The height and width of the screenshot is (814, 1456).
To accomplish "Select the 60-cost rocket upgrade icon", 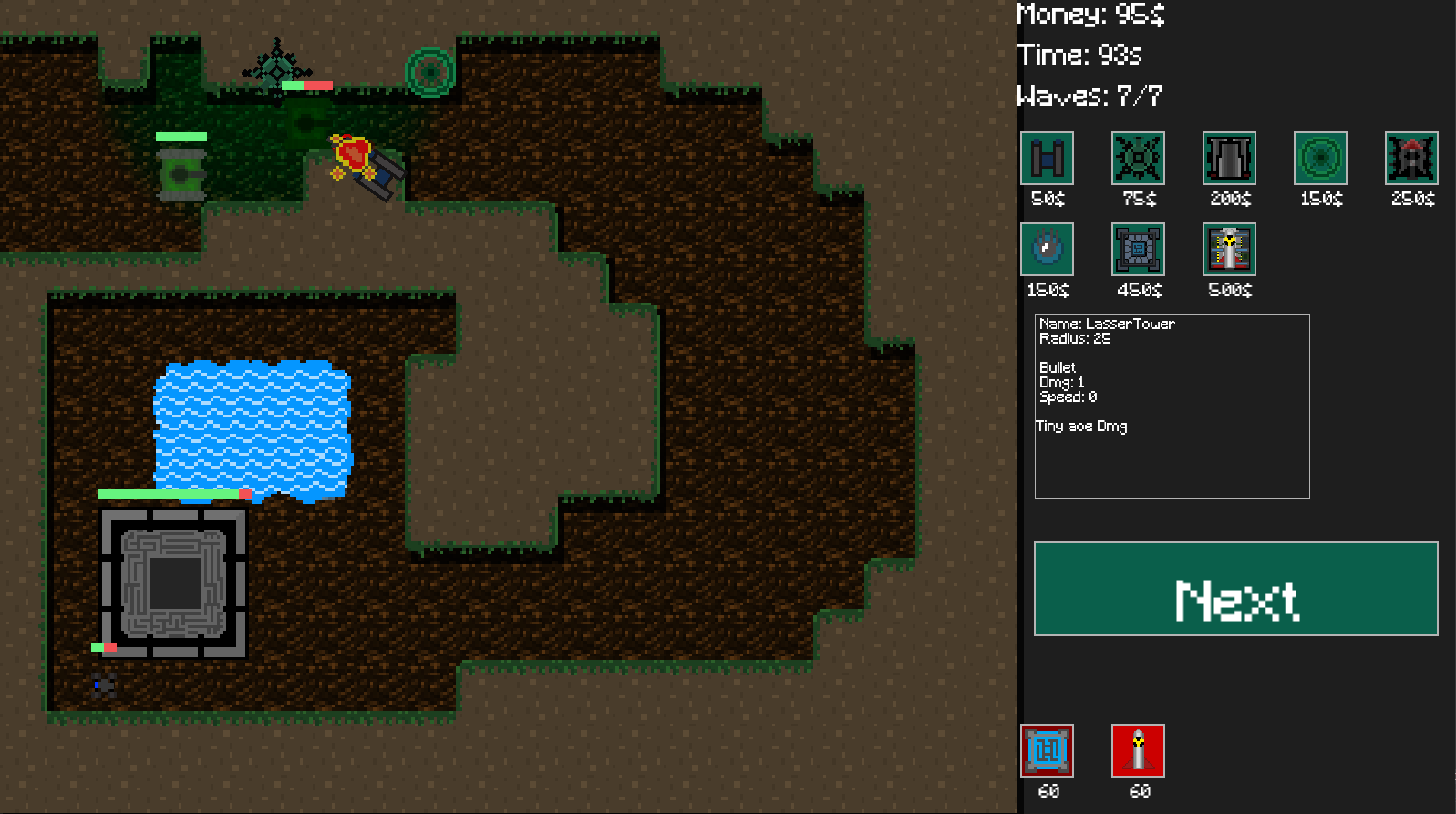I will 1138,750.
